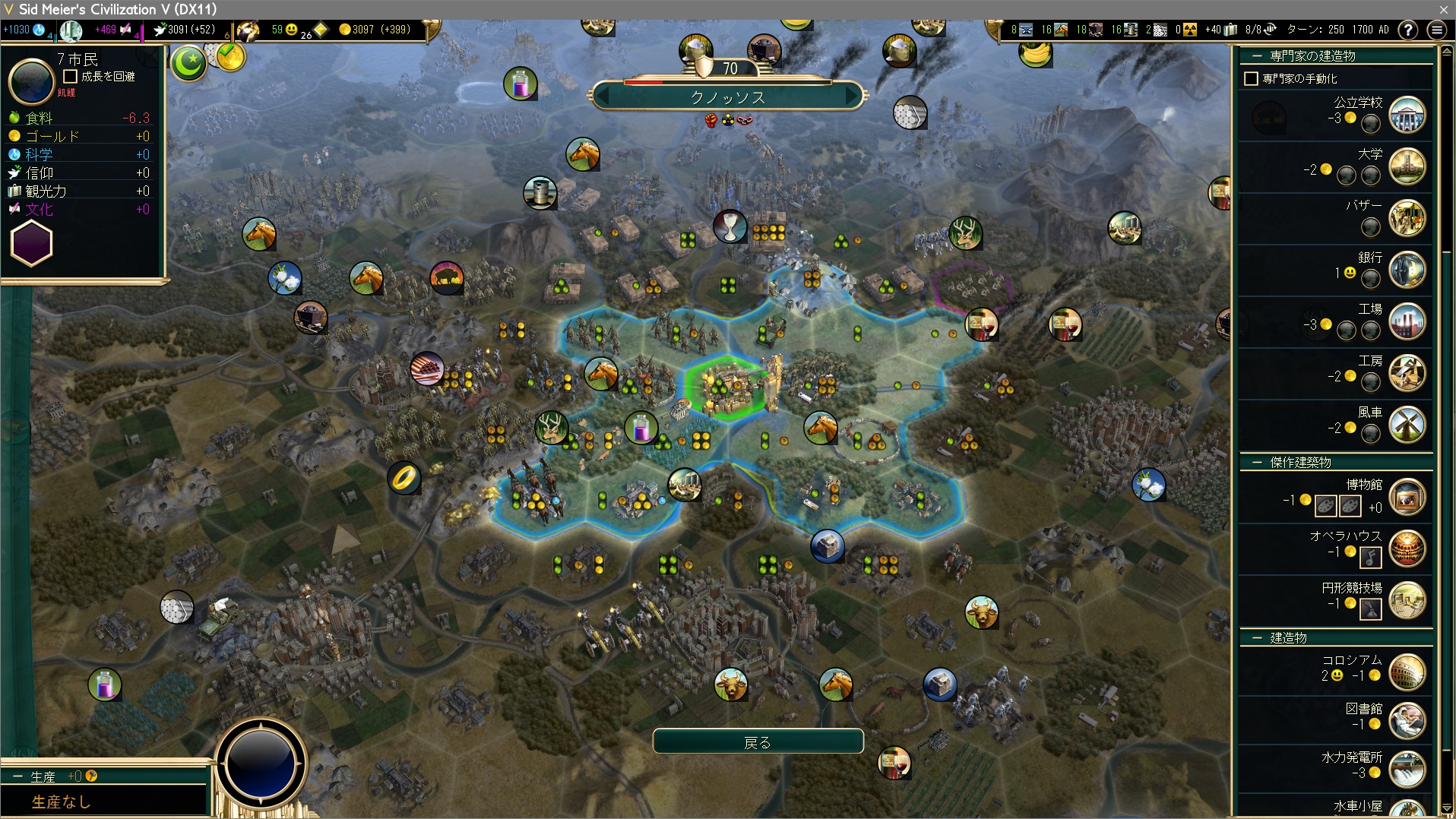This screenshot has height=819, width=1456.
Task: Collapse the 傑作建築物 section header
Action: coord(1257,463)
